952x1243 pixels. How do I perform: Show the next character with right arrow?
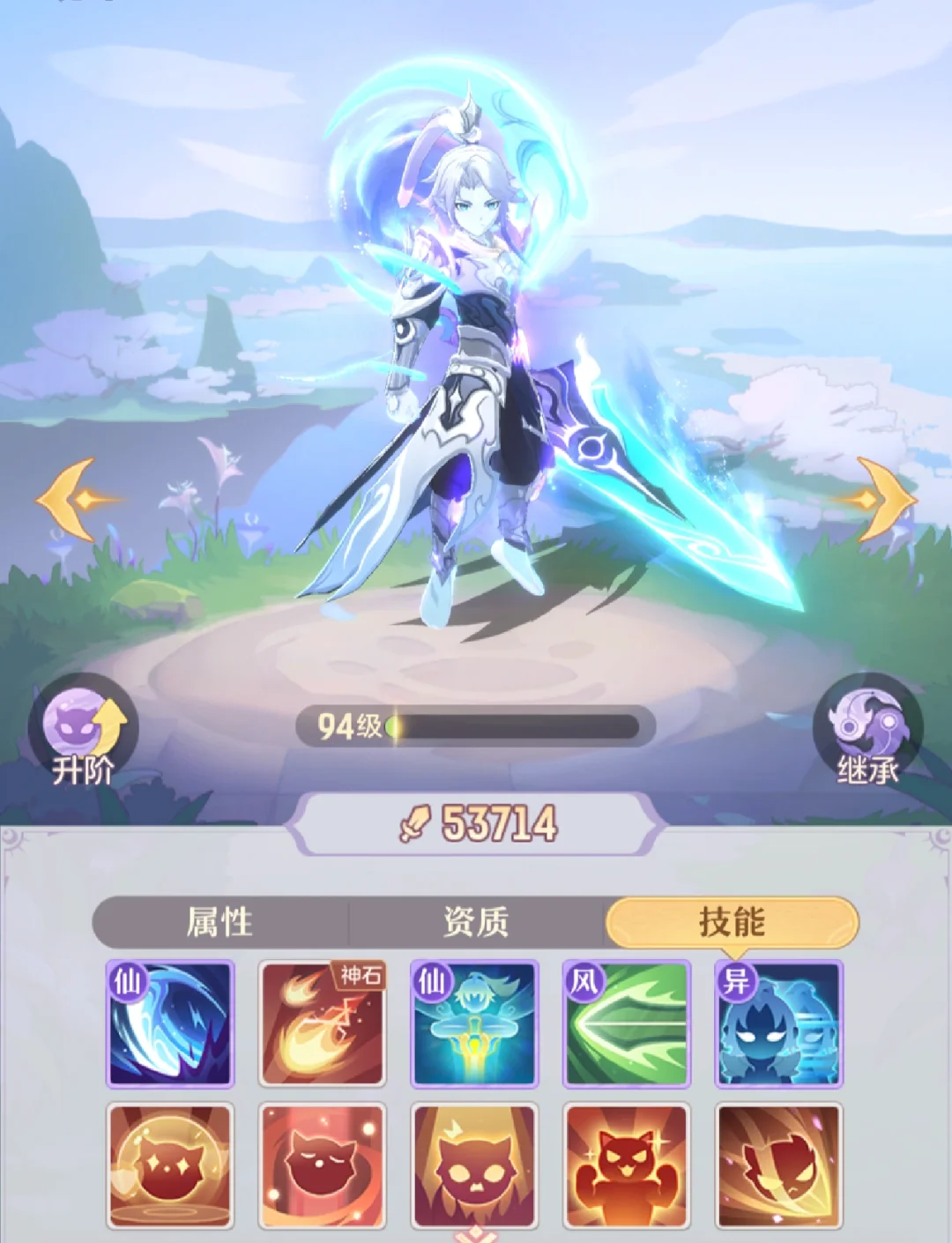881,500
